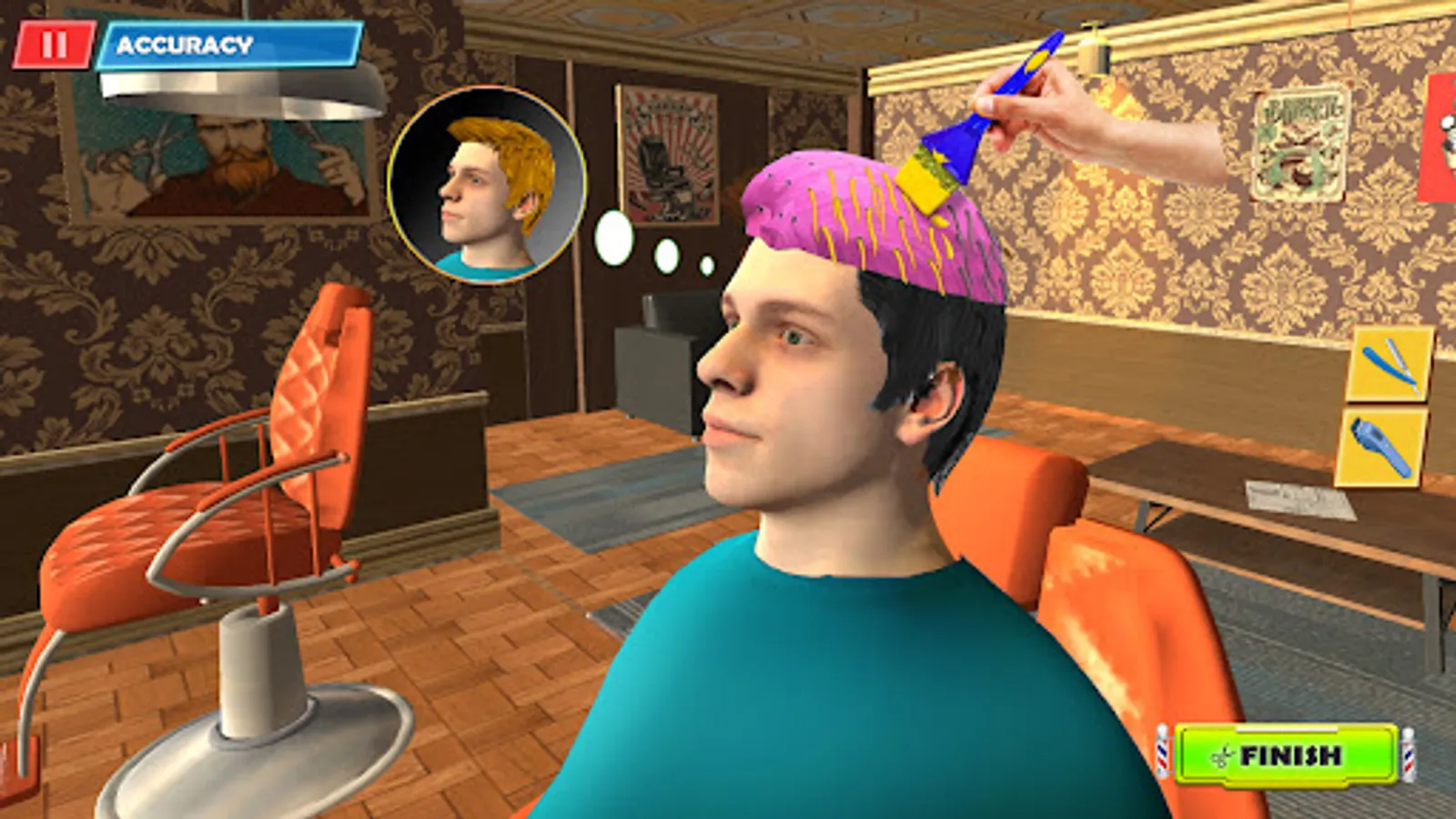The image size is (1456, 819).
Task: Click the bearded barber wall poster
Action: coord(227,159)
